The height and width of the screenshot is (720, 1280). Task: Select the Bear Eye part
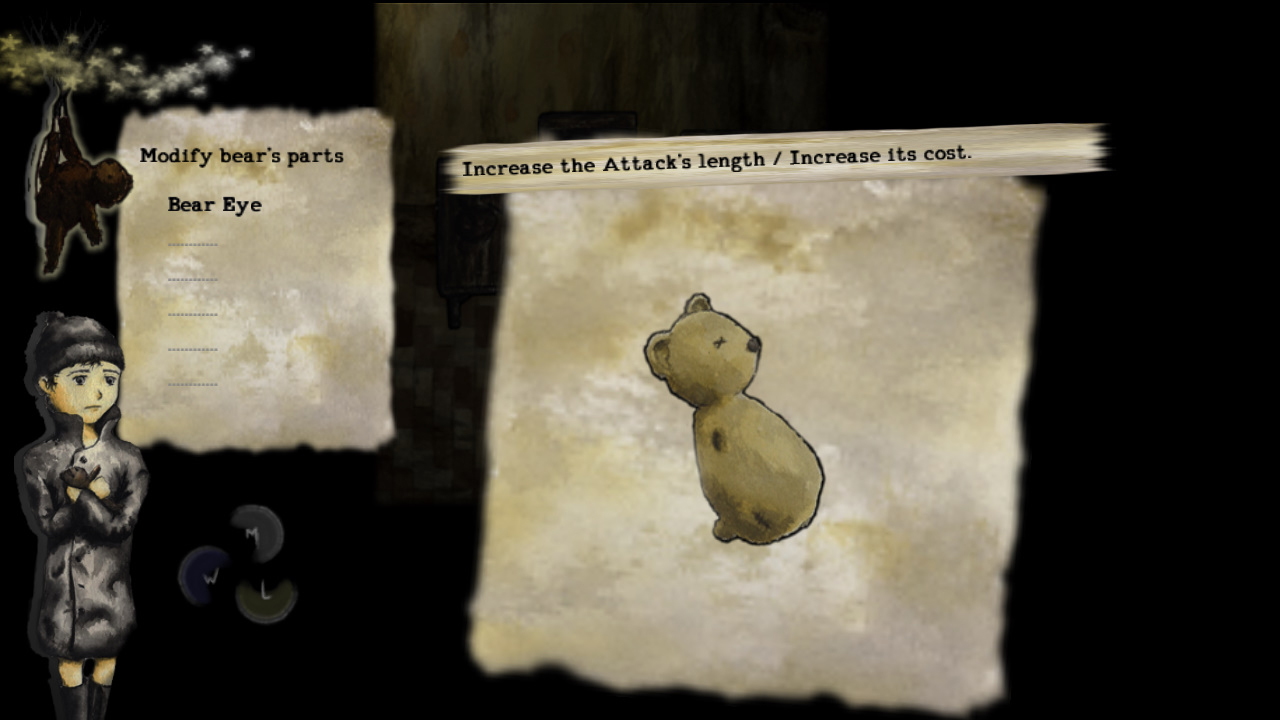tap(214, 205)
